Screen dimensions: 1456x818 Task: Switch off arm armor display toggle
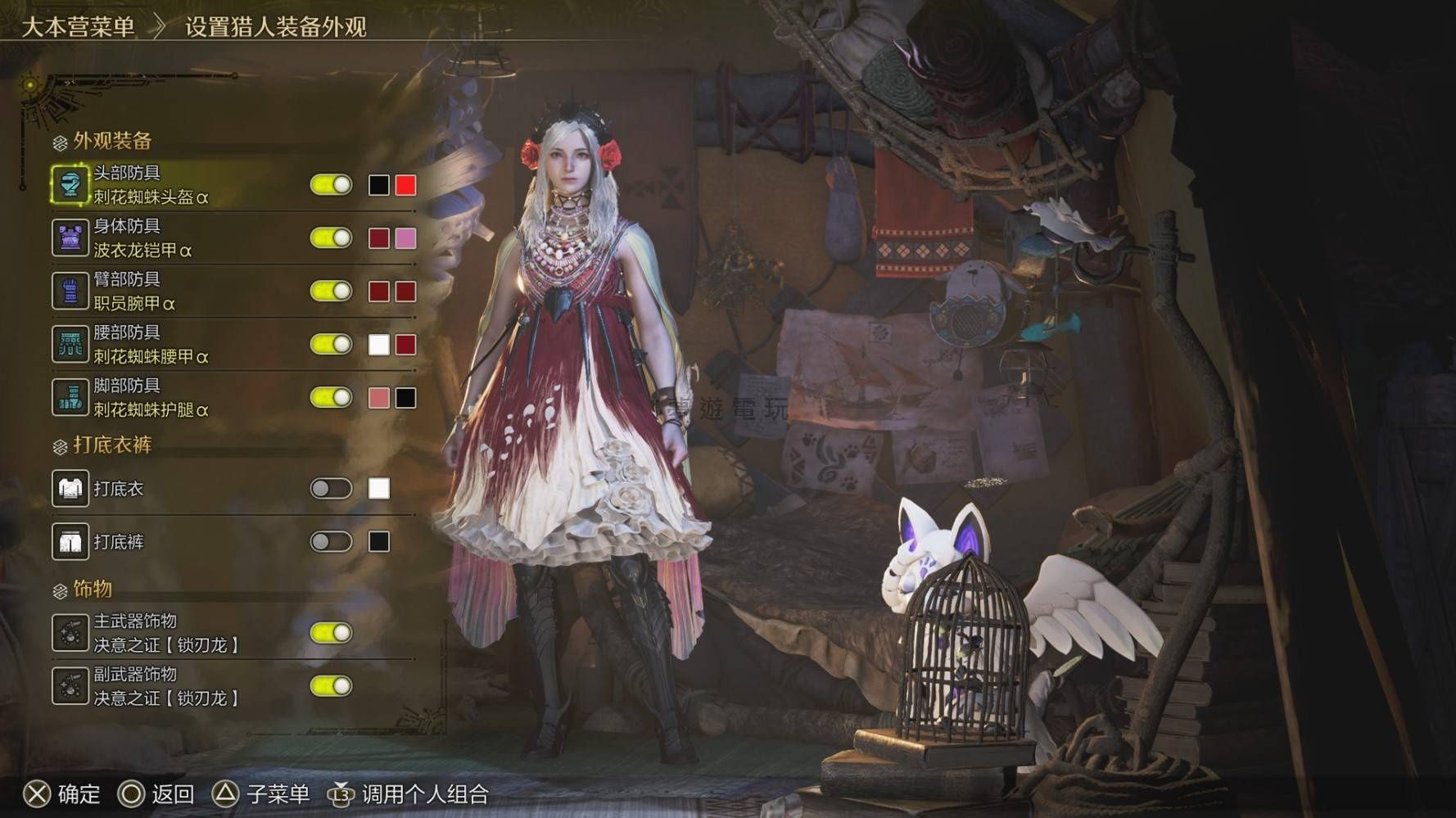click(331, 291)
